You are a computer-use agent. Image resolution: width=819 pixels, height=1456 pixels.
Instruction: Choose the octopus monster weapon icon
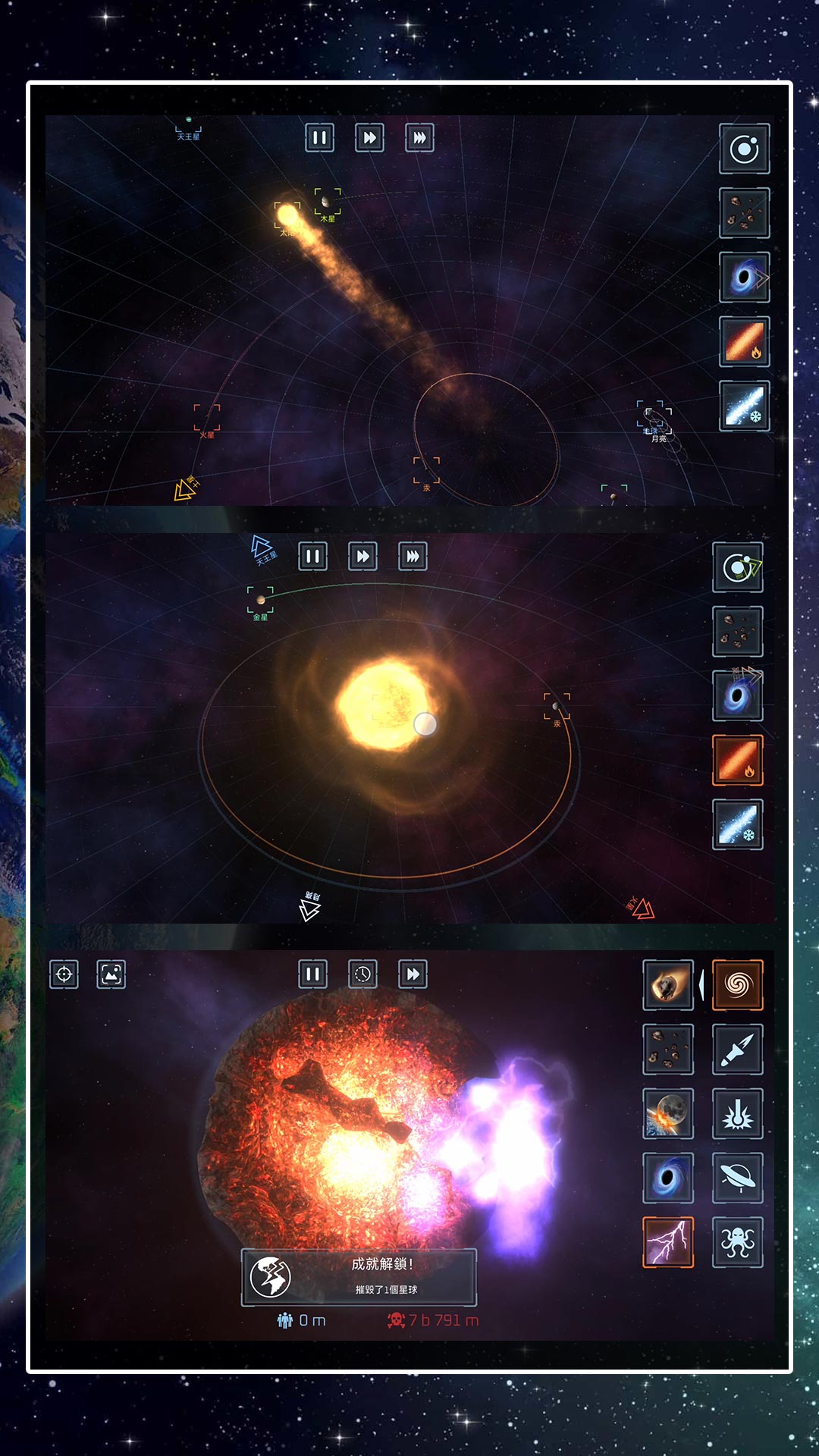click(738, 1243)
